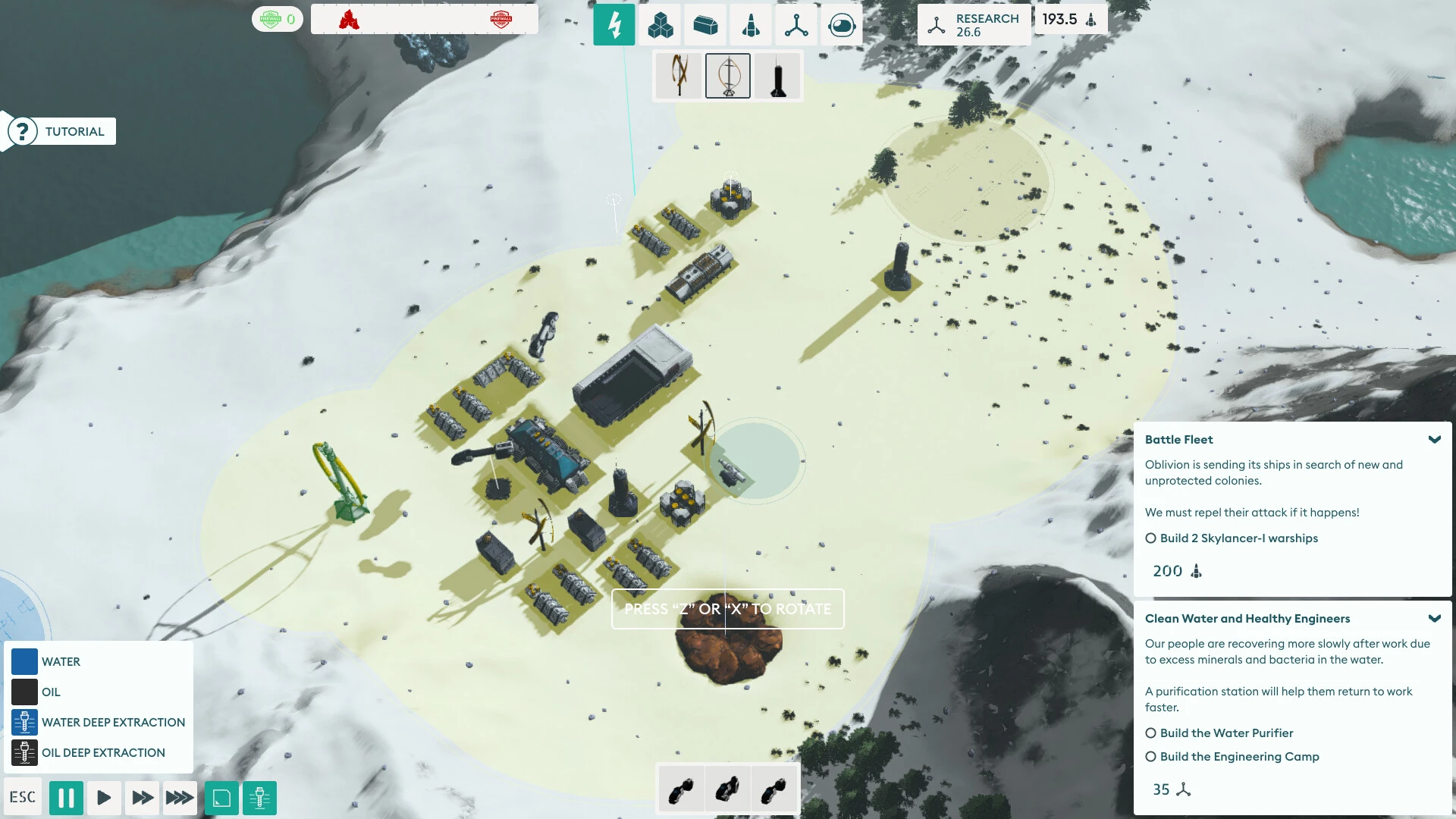This screenshot has width=1456, height=819.
Task: Open the Tutorial panel
Action: pyautogui.click(x=62, y=131)
